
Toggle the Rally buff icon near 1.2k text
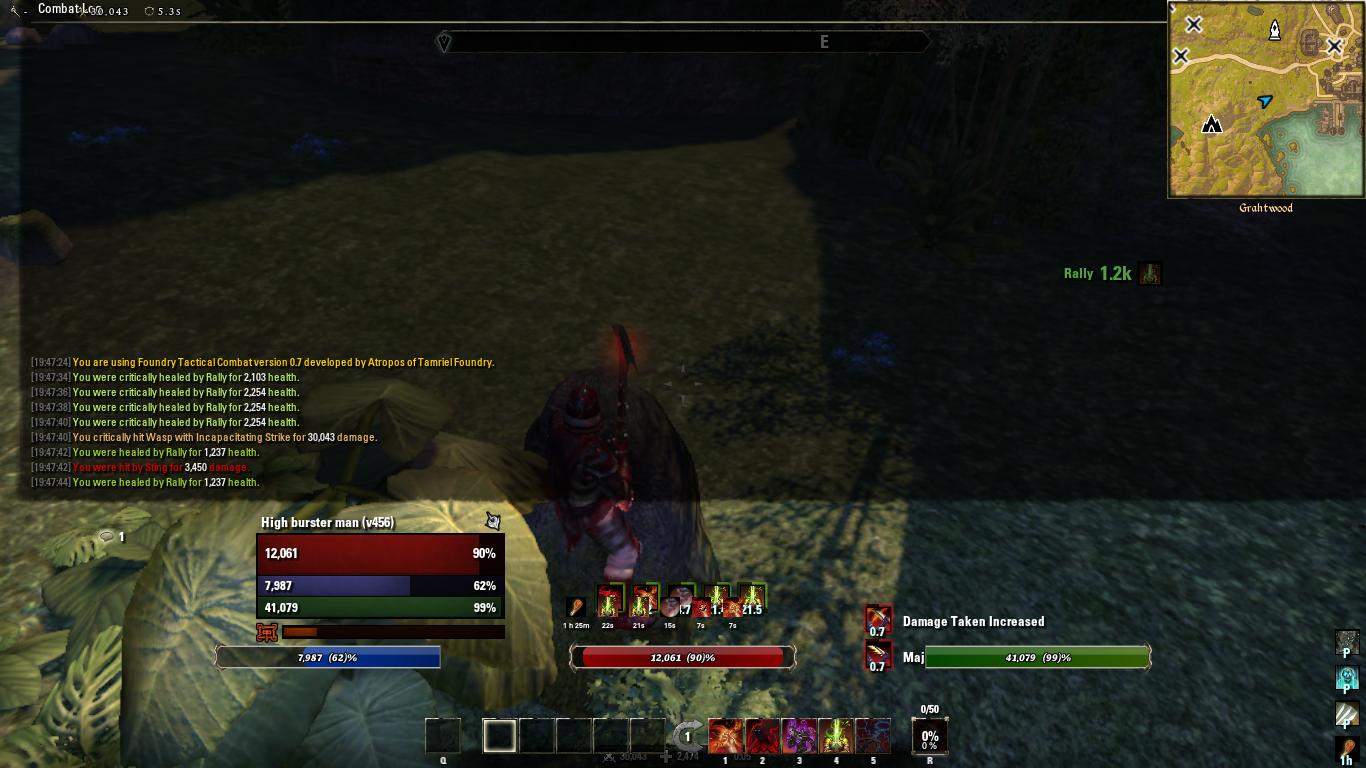pyautogui.click(x=1149, y=273)
